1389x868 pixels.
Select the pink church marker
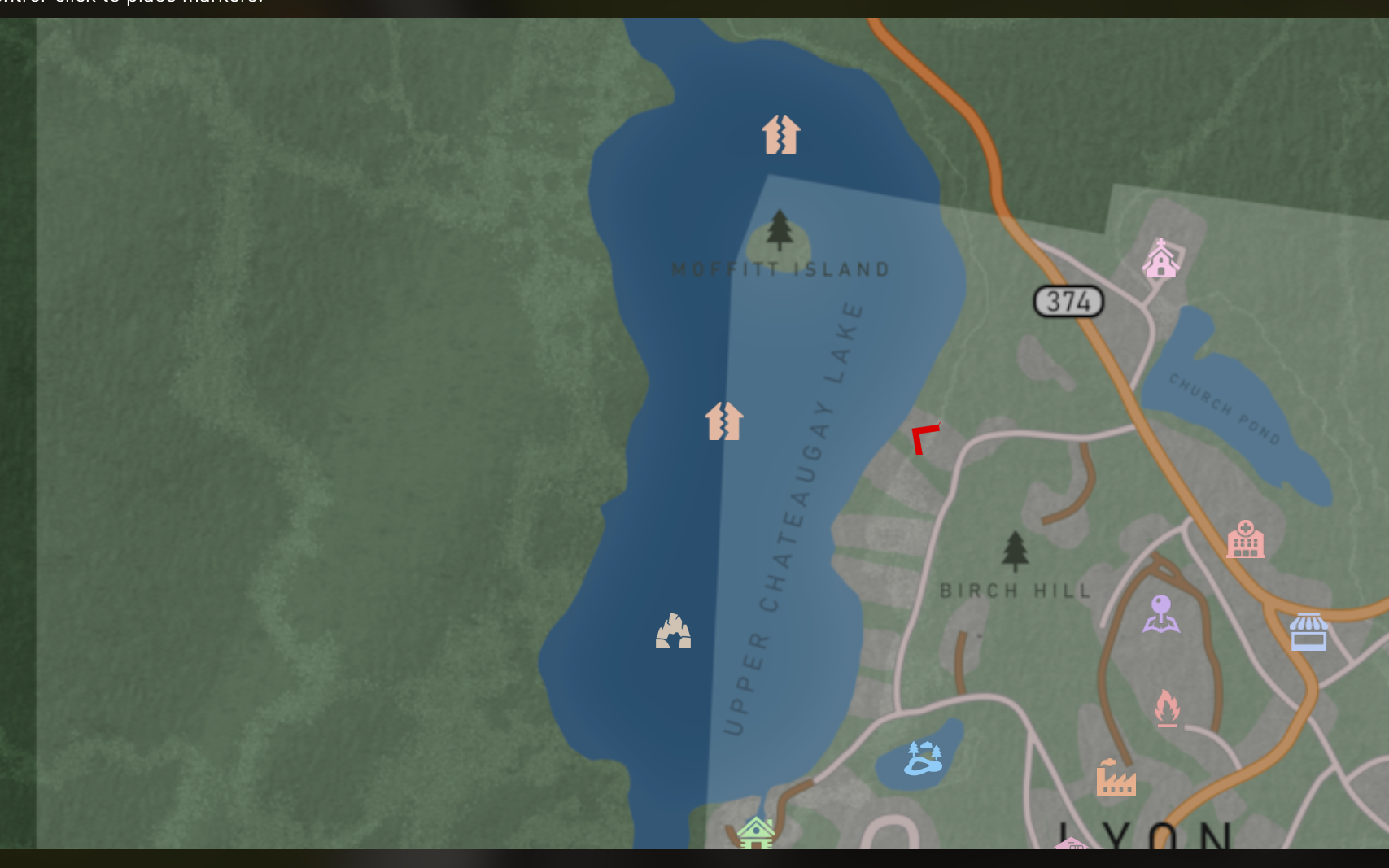(1161, 259)
